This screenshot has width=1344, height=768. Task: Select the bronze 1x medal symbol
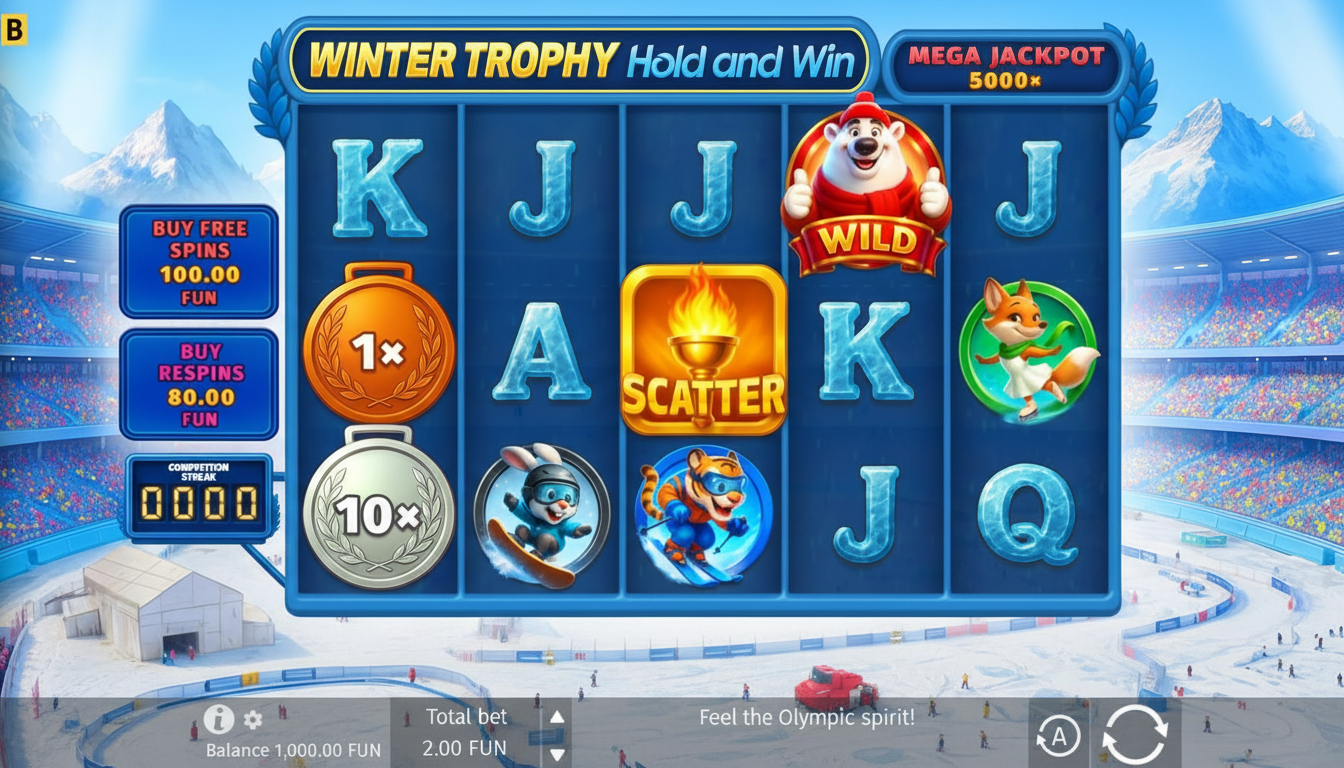[x=380, y=349]
